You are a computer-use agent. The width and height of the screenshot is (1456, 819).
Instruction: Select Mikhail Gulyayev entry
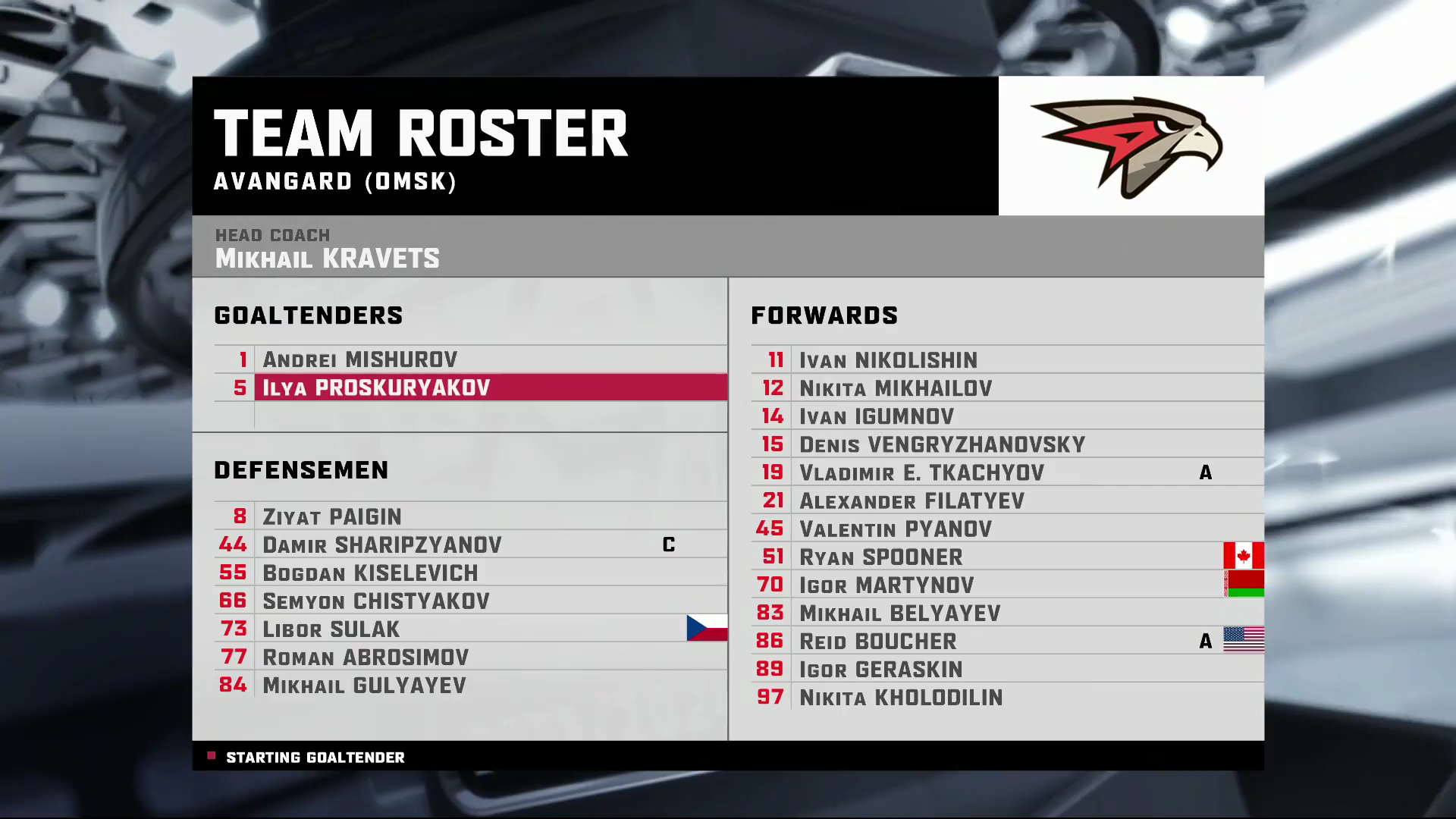tap(364, 685)
